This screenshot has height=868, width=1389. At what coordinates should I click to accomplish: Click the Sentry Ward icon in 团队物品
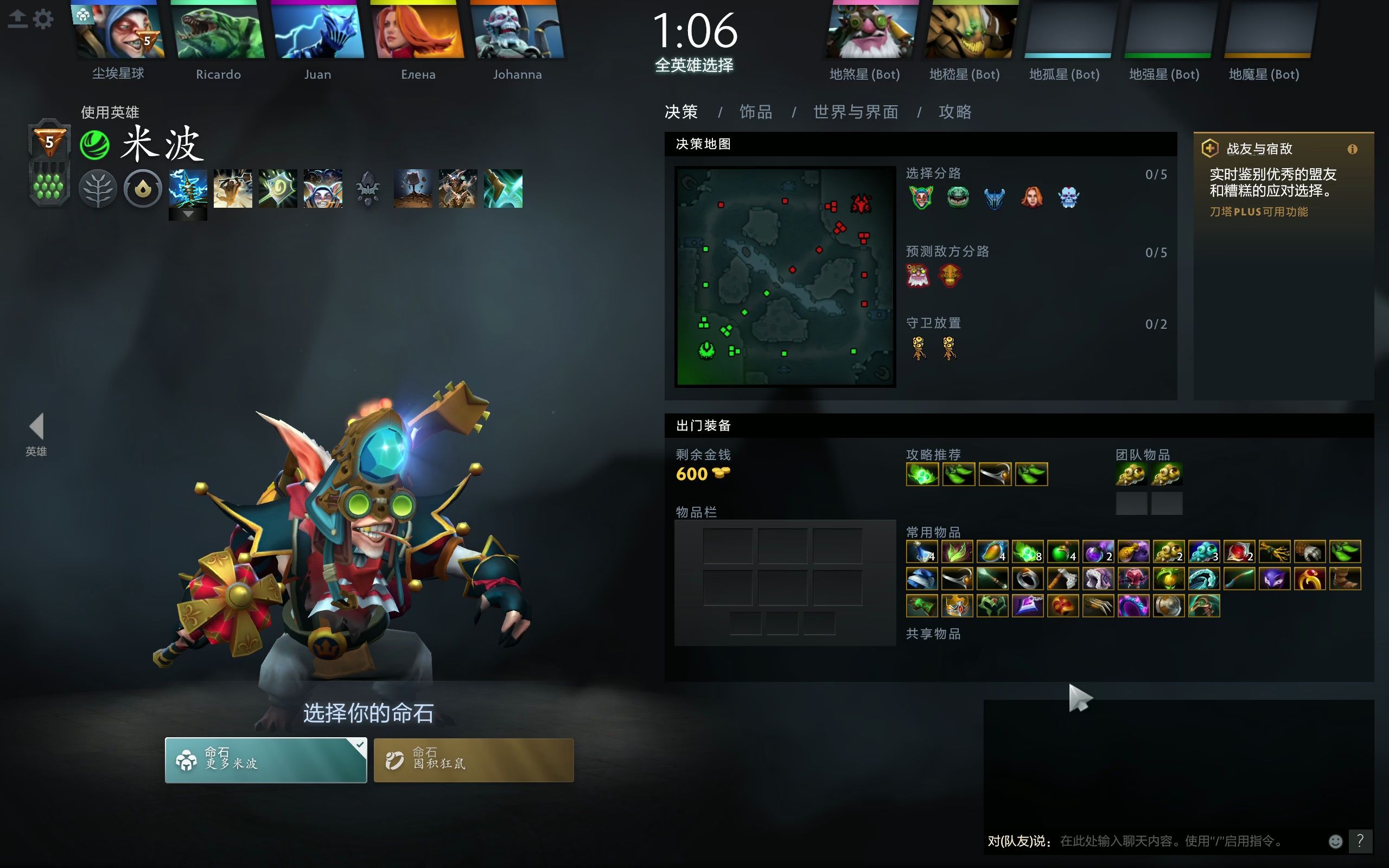(1169, 475)
